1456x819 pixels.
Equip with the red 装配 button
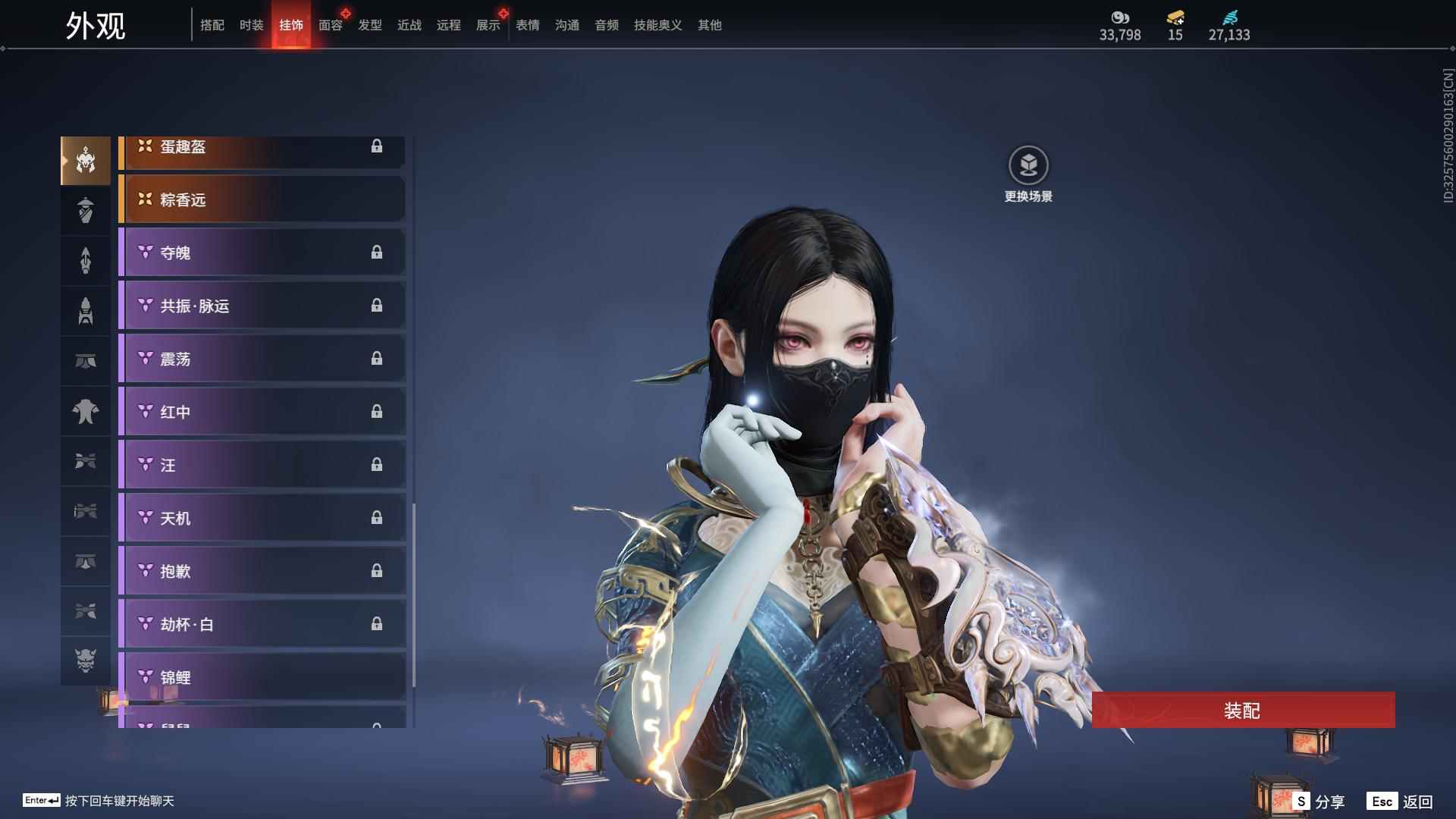pos(1243,711)
